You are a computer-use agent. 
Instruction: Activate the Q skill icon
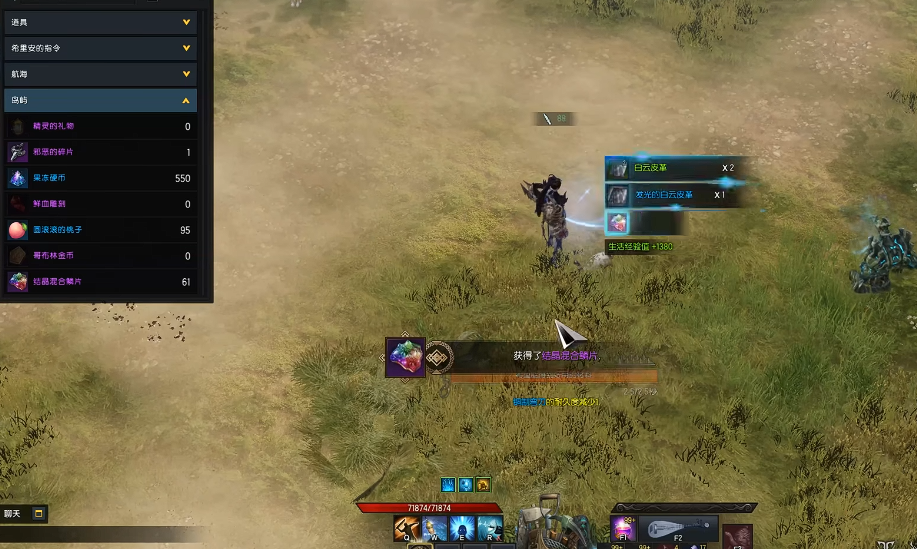coord(408,528)
